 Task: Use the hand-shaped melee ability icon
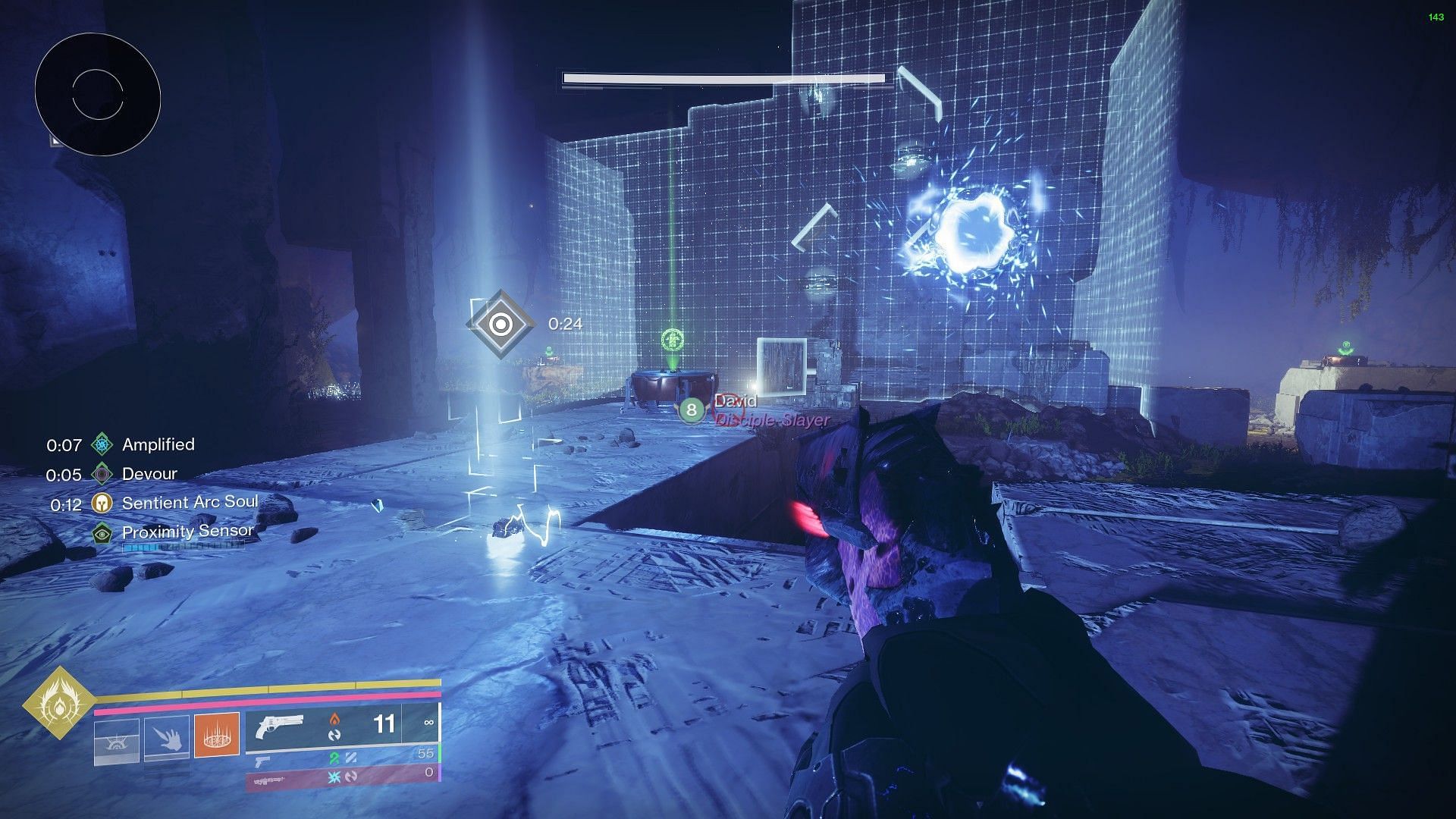[167, 736]
